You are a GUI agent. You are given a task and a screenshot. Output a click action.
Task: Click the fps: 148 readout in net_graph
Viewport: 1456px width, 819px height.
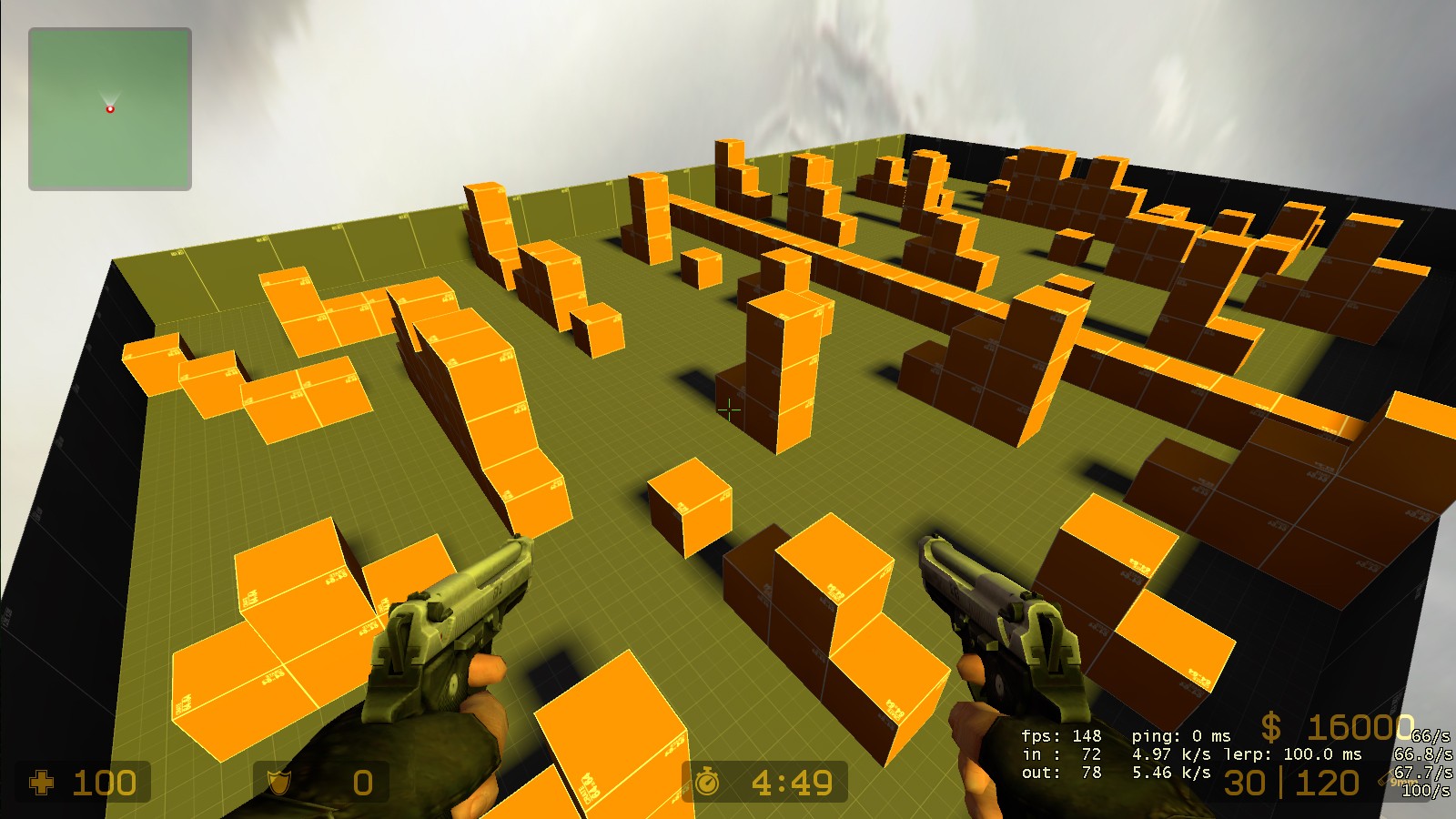click(x=1063, y=735)
